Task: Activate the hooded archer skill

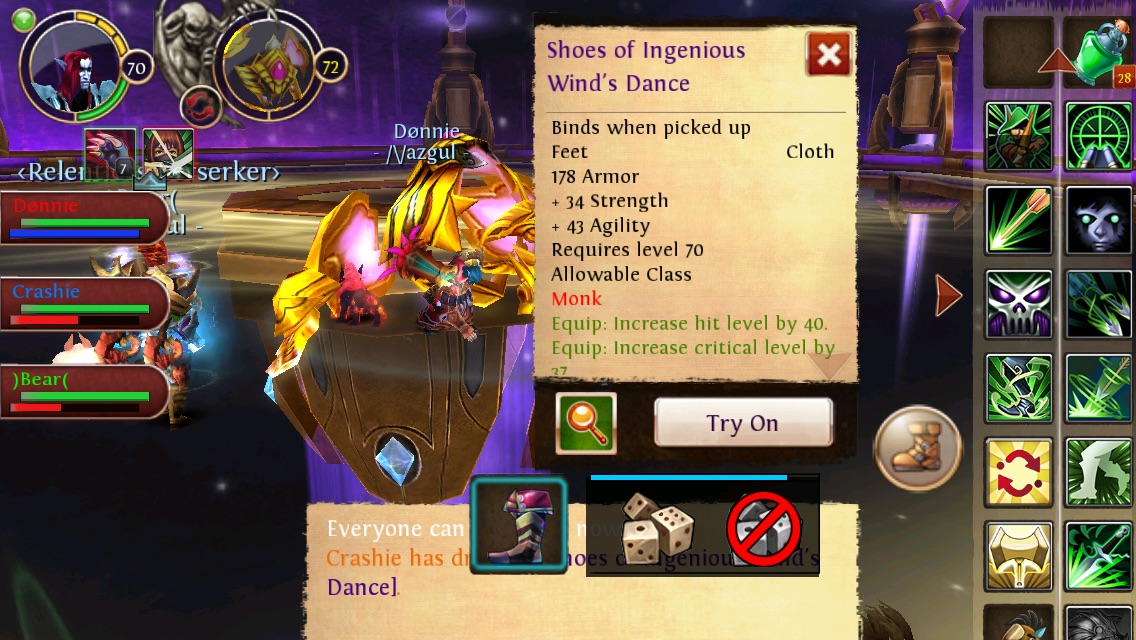Action: point(1018,136)
